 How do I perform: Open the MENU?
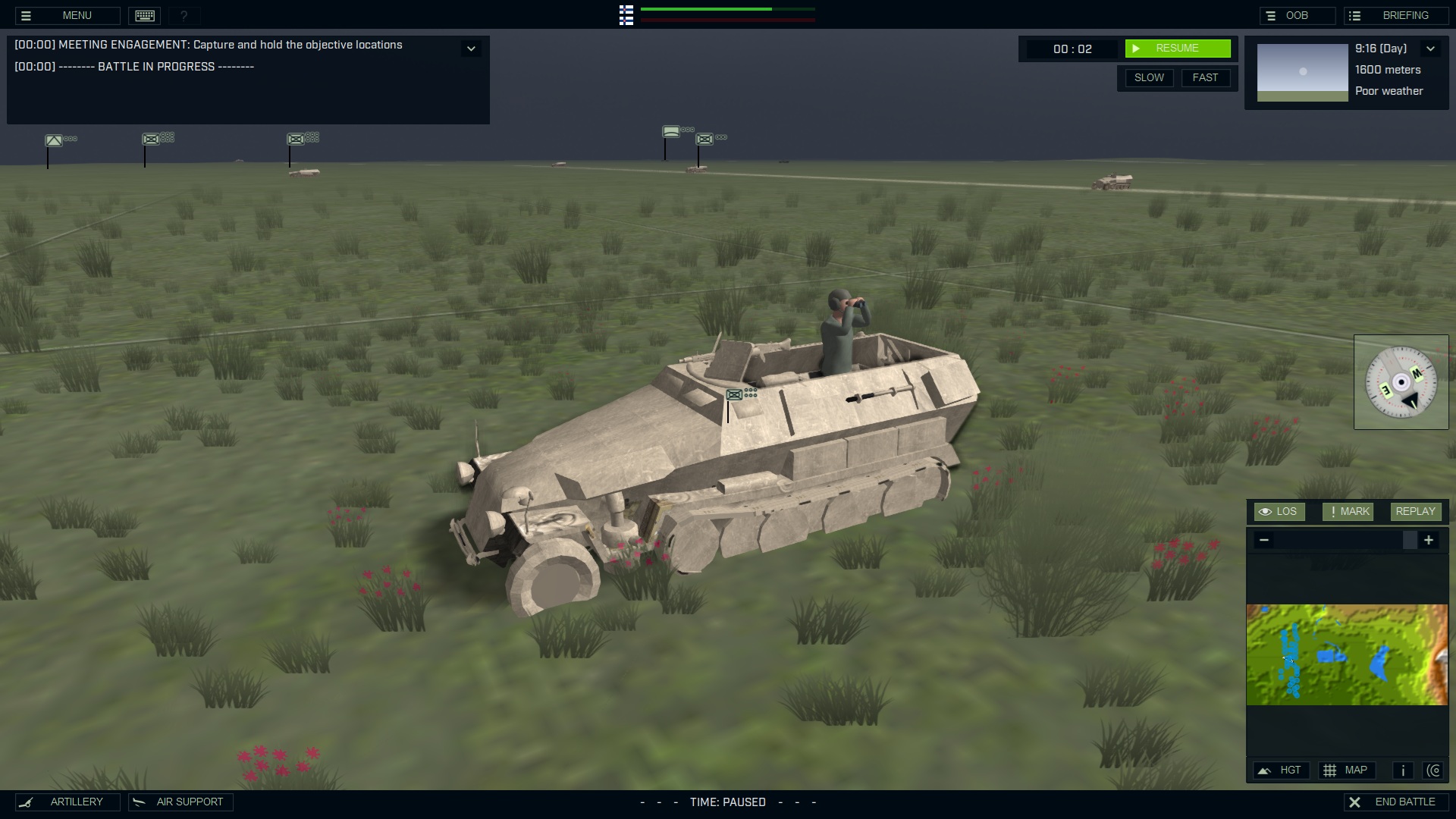coord(77,15)
